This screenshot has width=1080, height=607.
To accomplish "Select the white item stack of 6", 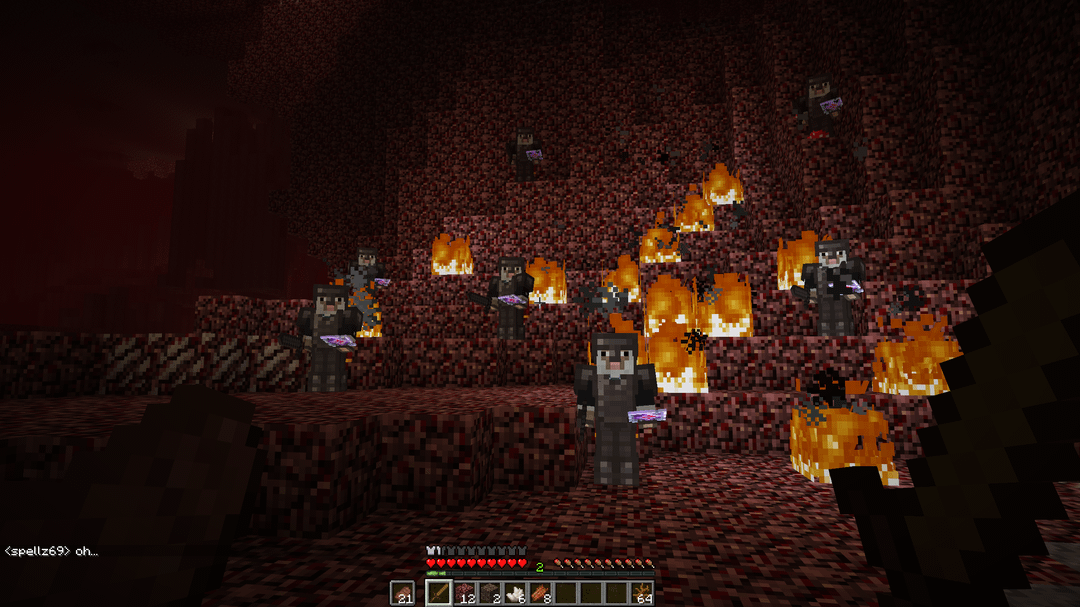I will click(x=515, y=593).
